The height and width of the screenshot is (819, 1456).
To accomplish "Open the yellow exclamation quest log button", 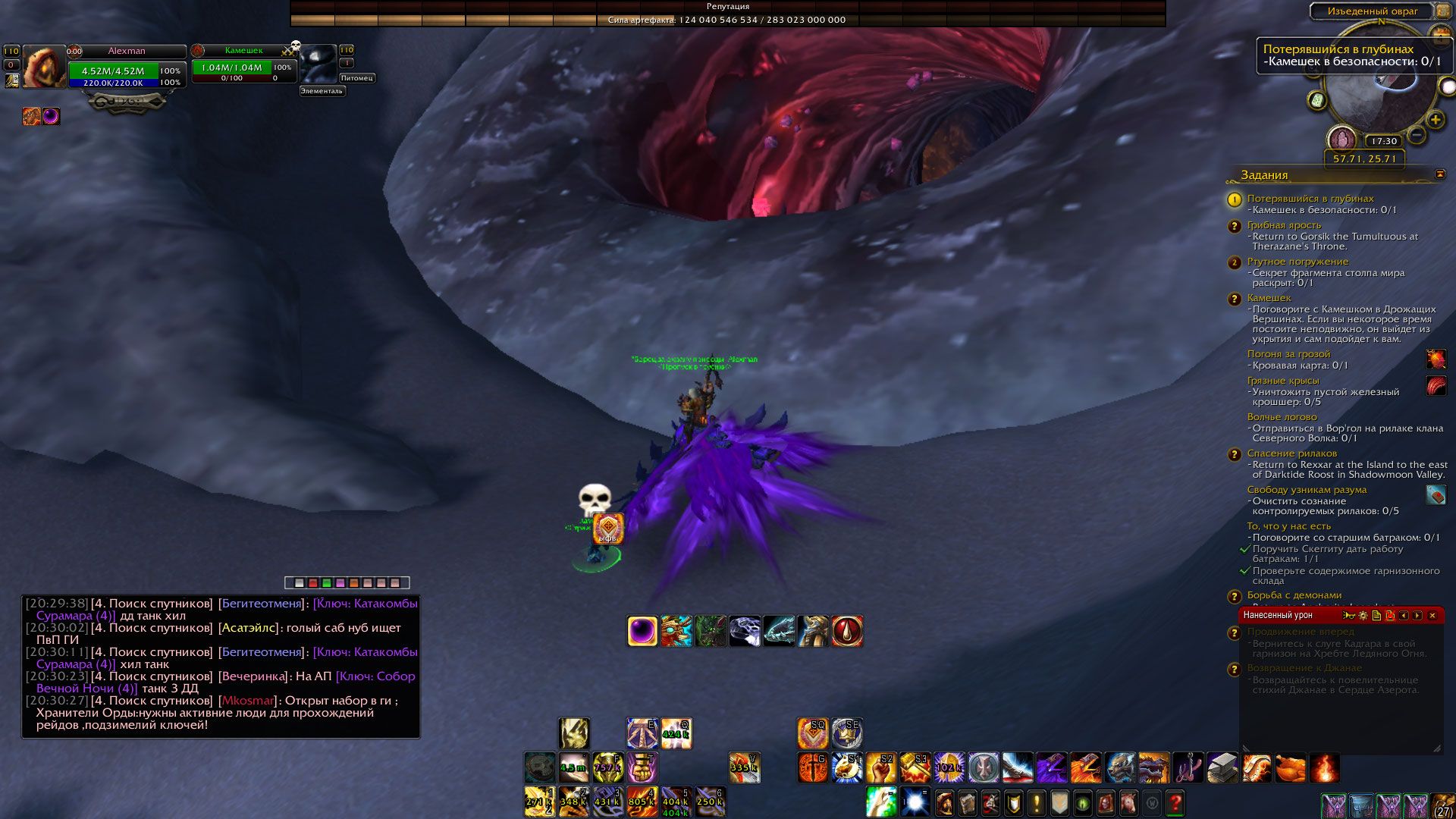I will pyautogui.click(x=1037, y=802).
